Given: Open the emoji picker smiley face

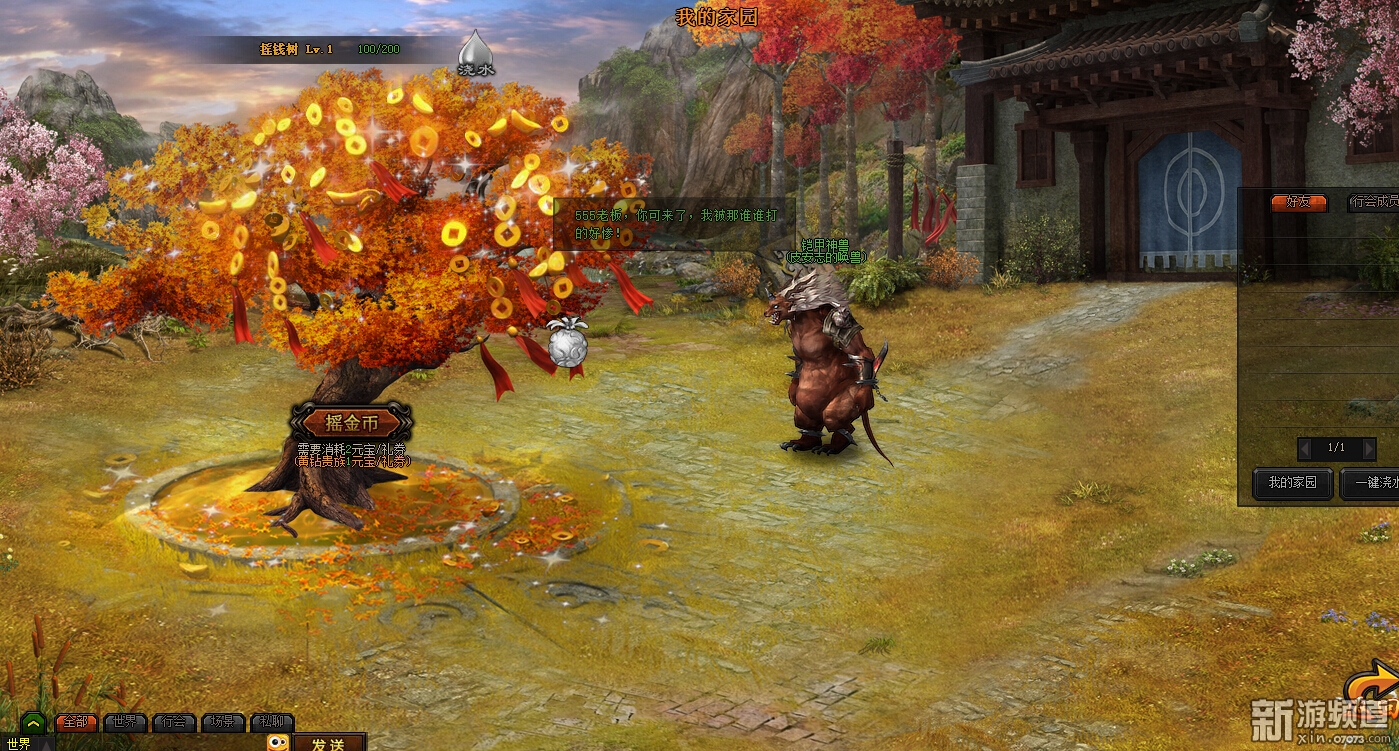Looking at the screenshot, I should (x=278, y=743).
